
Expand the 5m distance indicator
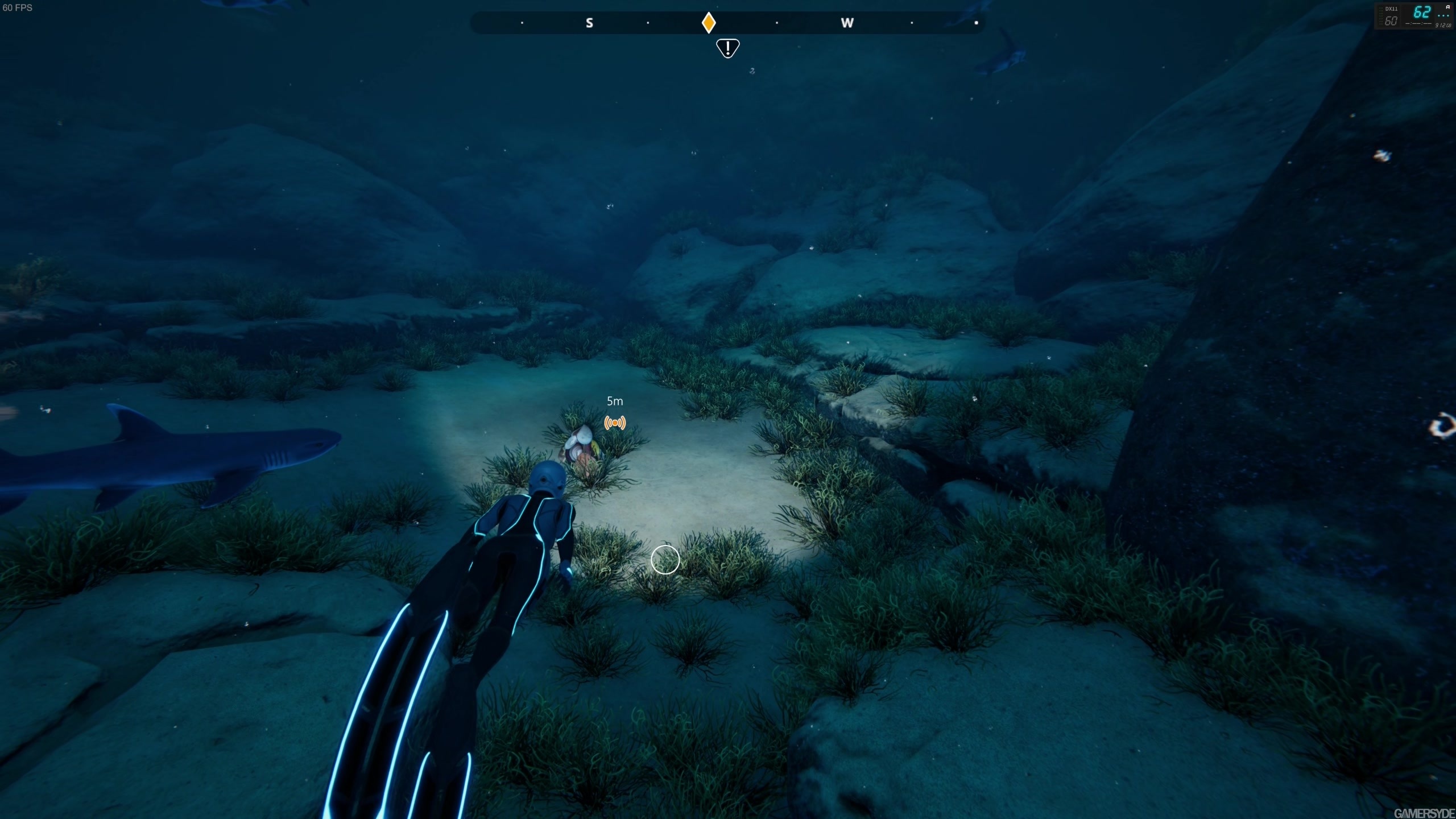click(x=615, y=401)
